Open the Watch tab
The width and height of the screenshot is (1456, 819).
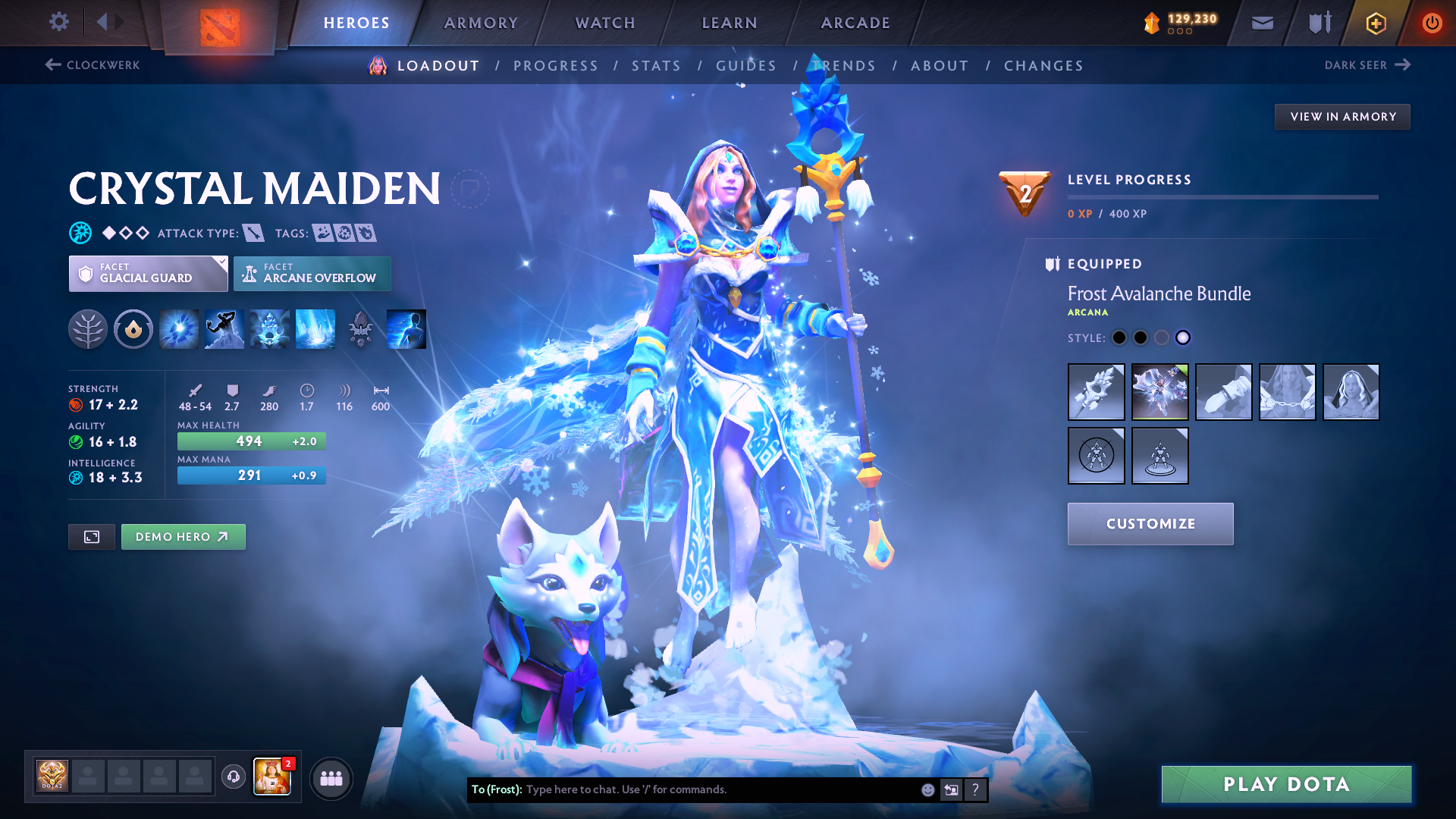605,23
